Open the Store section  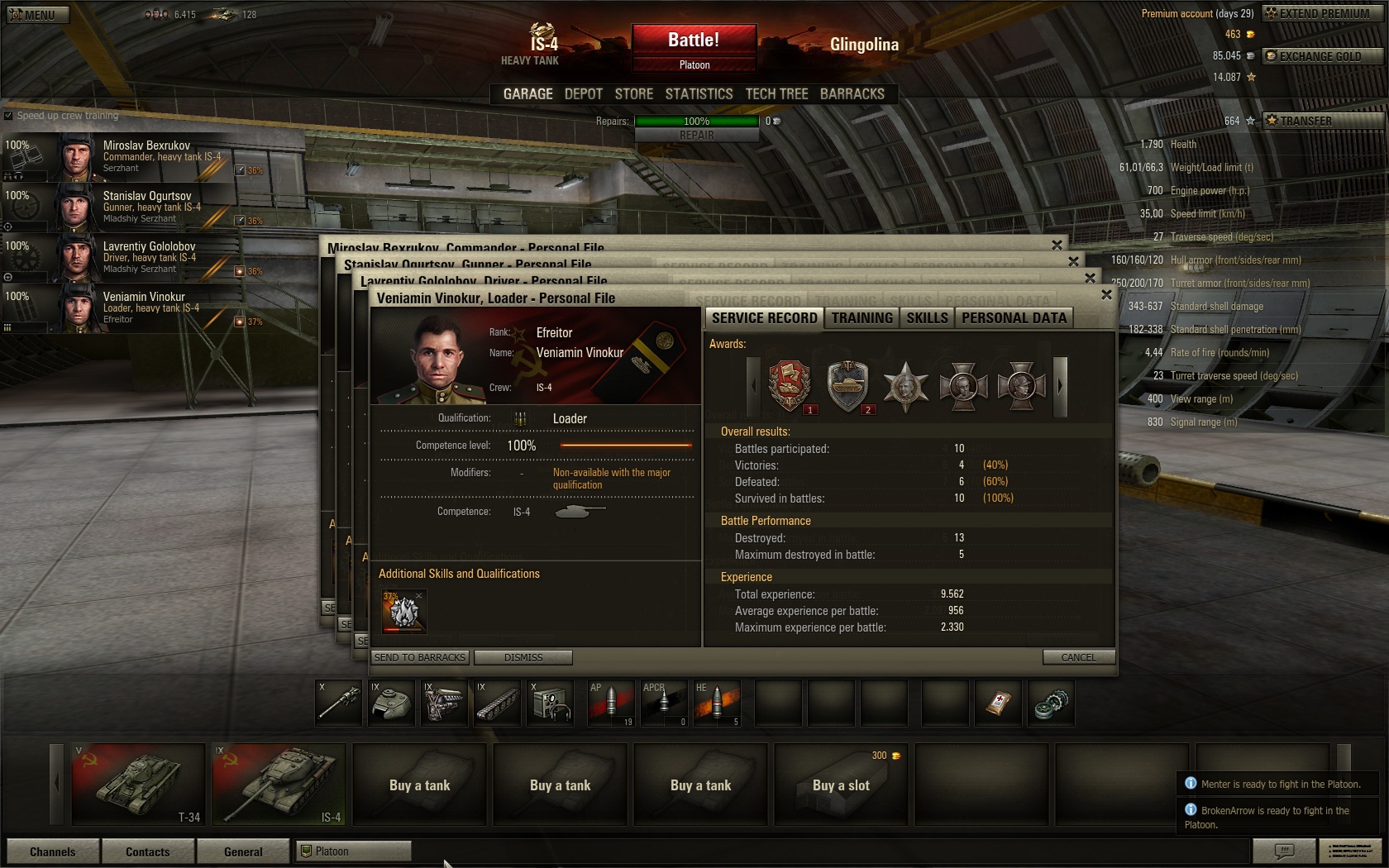click(633, 94)
